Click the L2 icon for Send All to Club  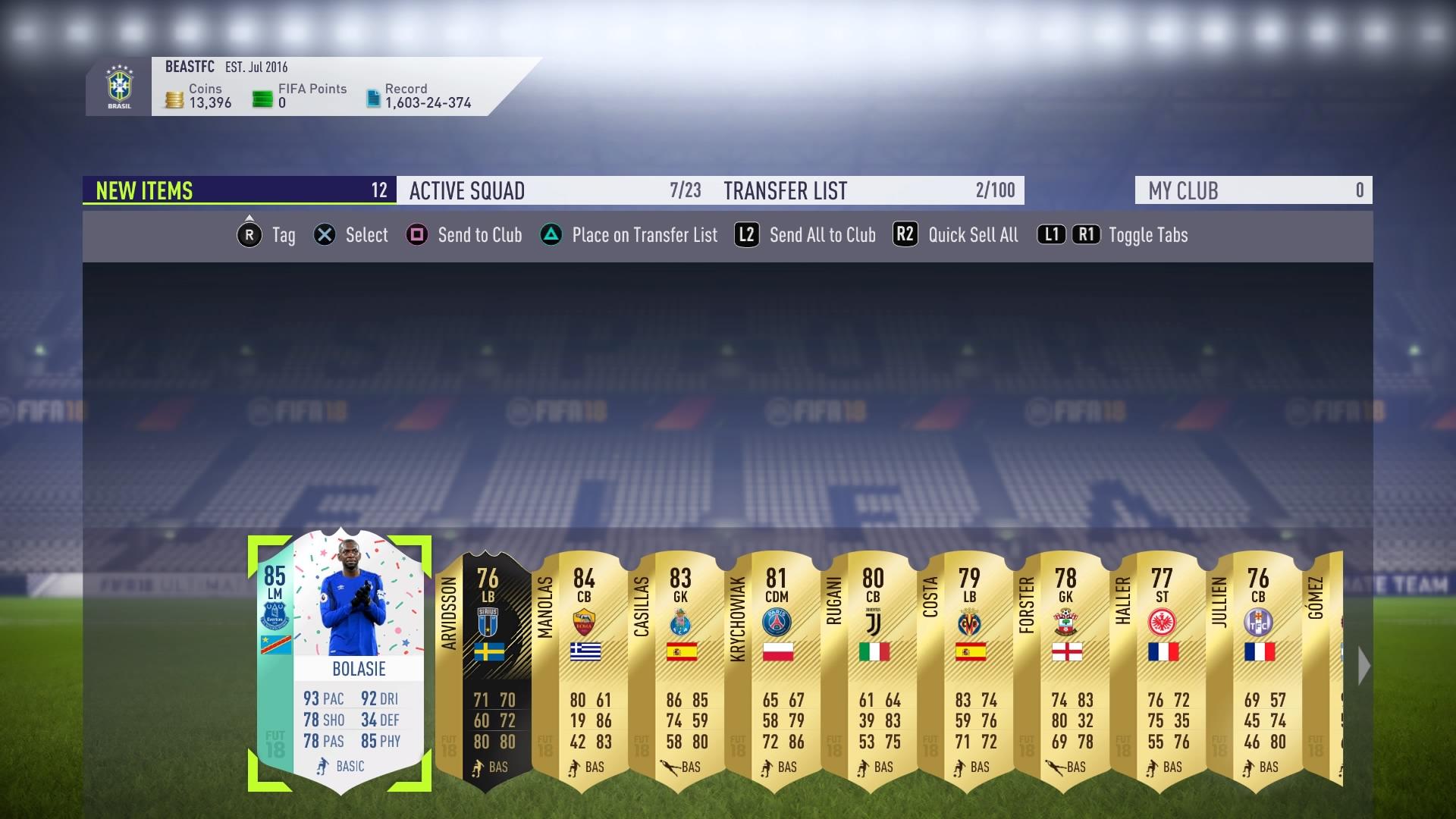click(745, 236)
